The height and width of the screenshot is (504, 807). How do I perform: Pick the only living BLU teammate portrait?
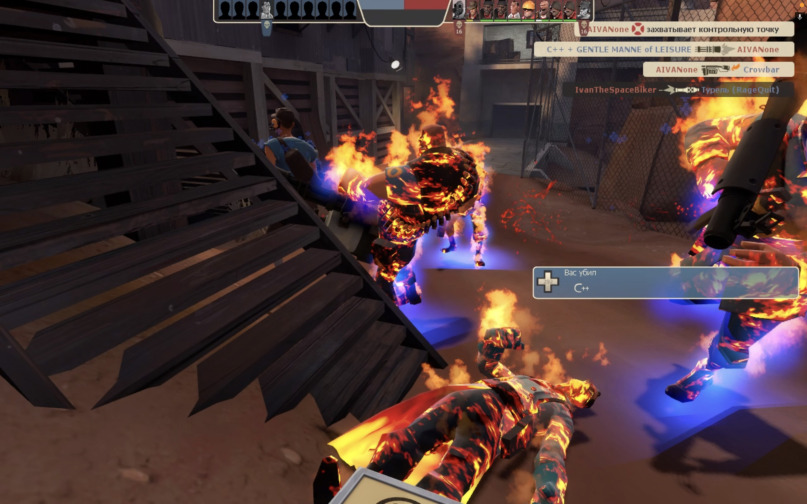tap(266, 11)
